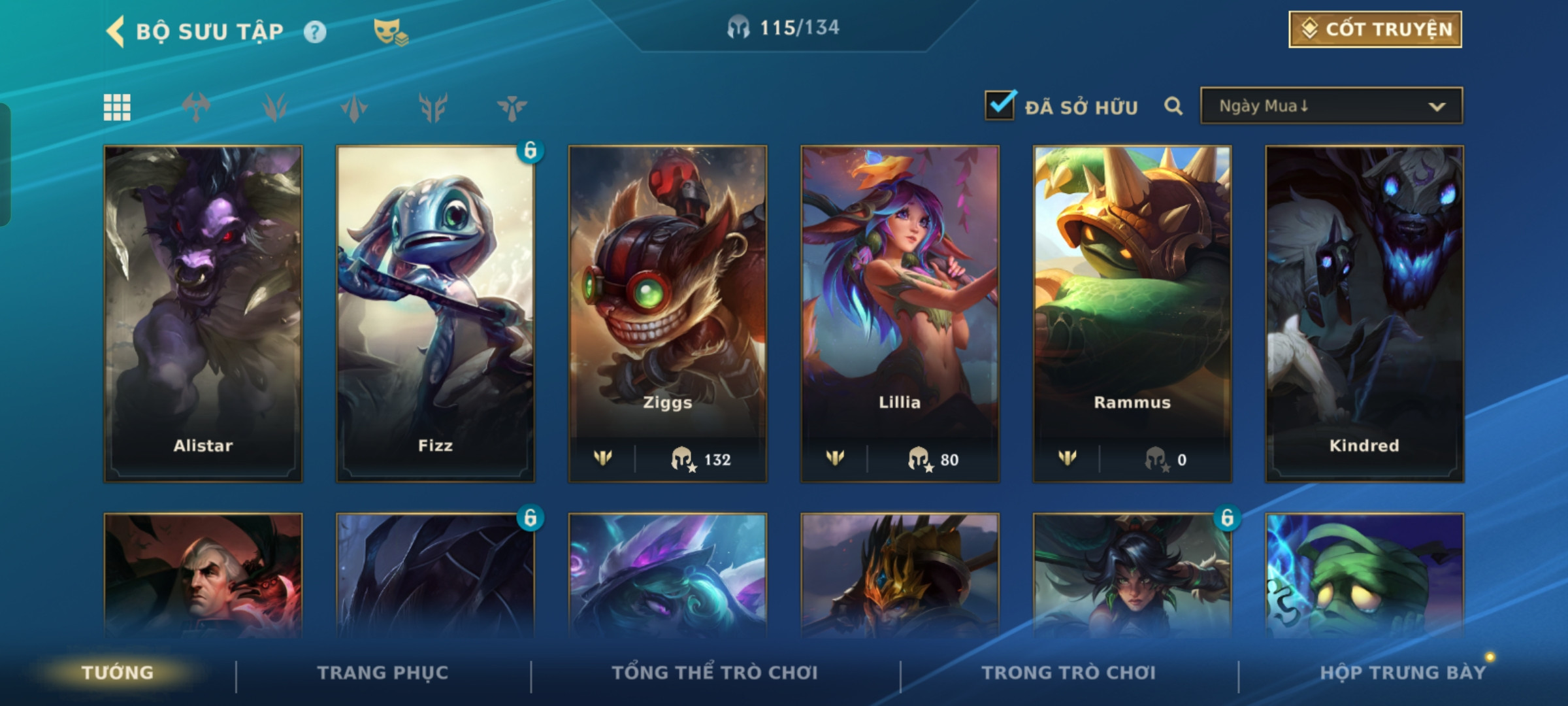
Task: Open the Kindred champion card
Action: pos(1364,314)
